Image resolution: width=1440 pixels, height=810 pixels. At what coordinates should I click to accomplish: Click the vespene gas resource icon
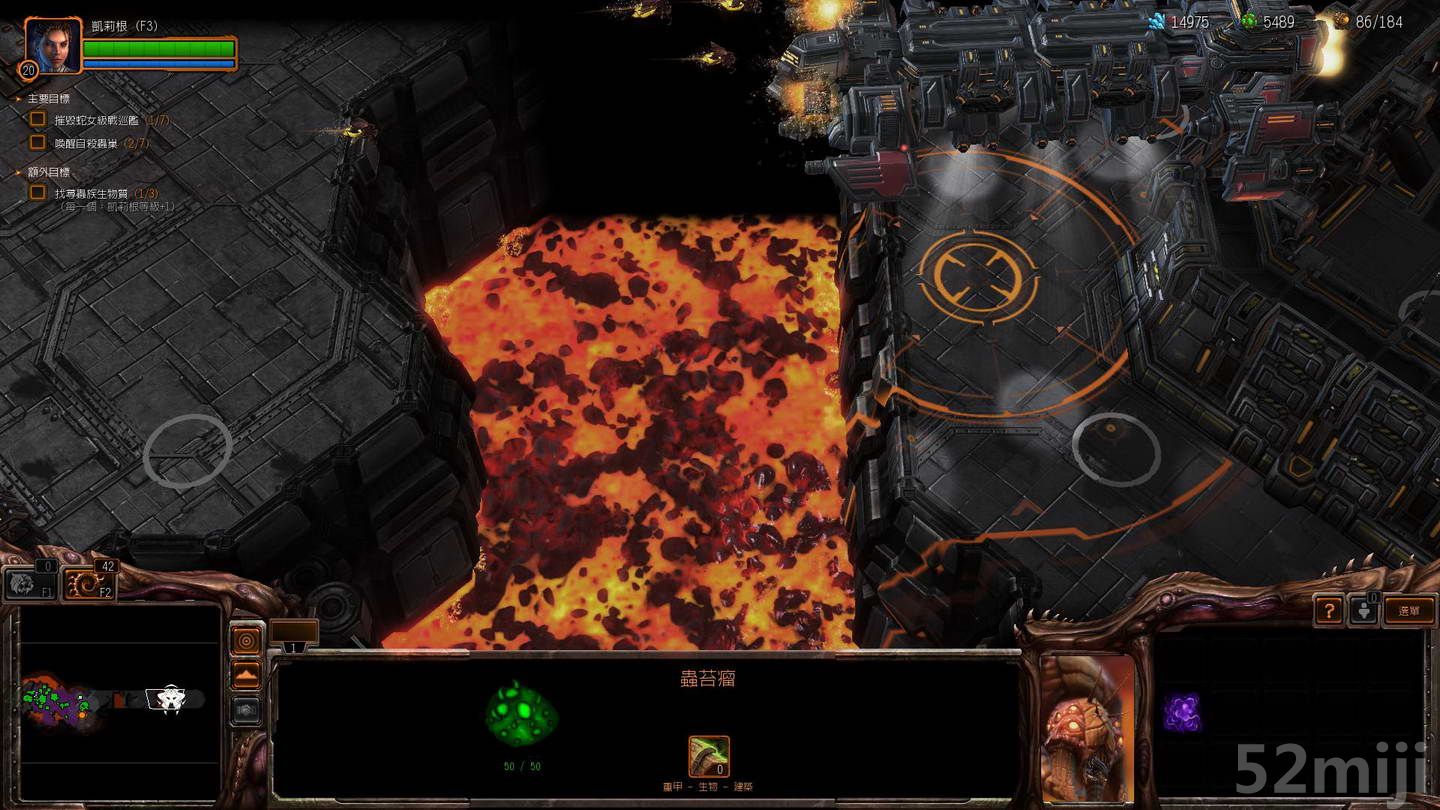point(1249,19)
